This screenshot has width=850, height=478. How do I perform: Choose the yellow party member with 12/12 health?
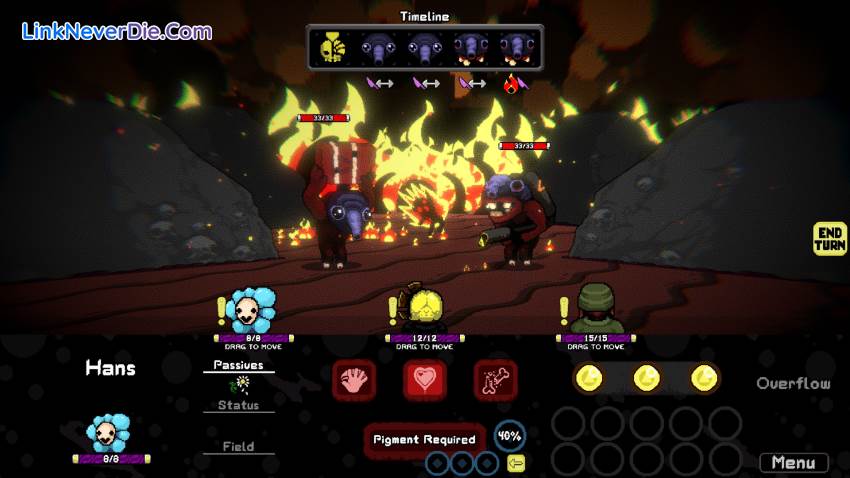pos(424,308)
